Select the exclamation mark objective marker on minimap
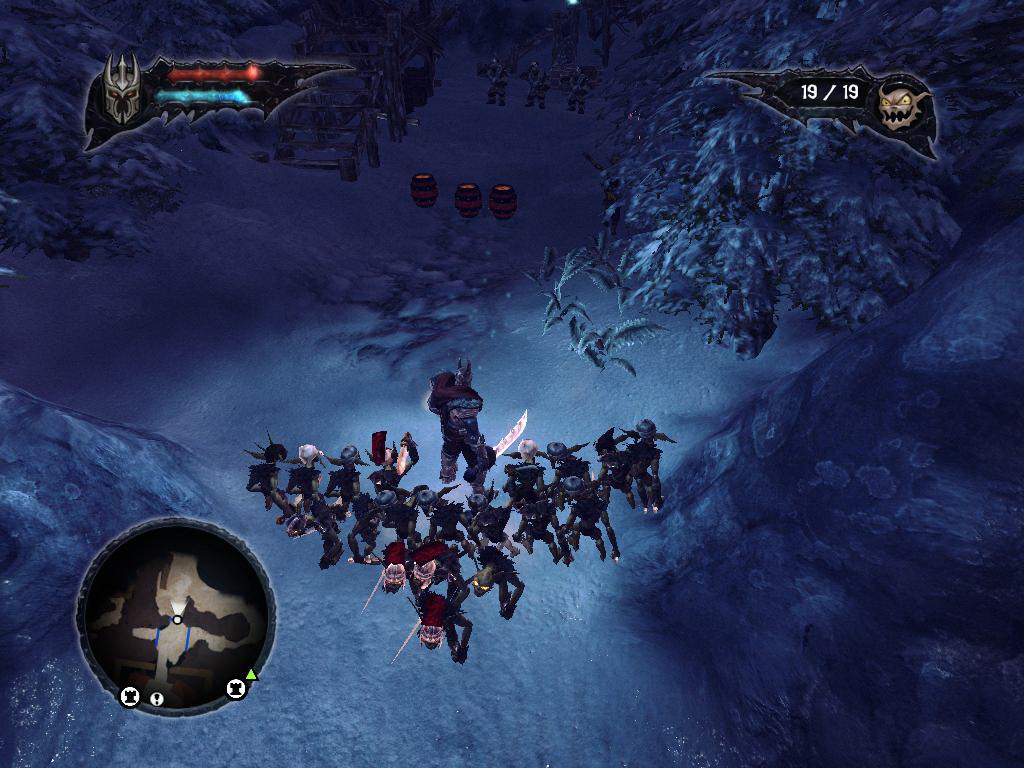1024x768 pixels. coord(157,698)
